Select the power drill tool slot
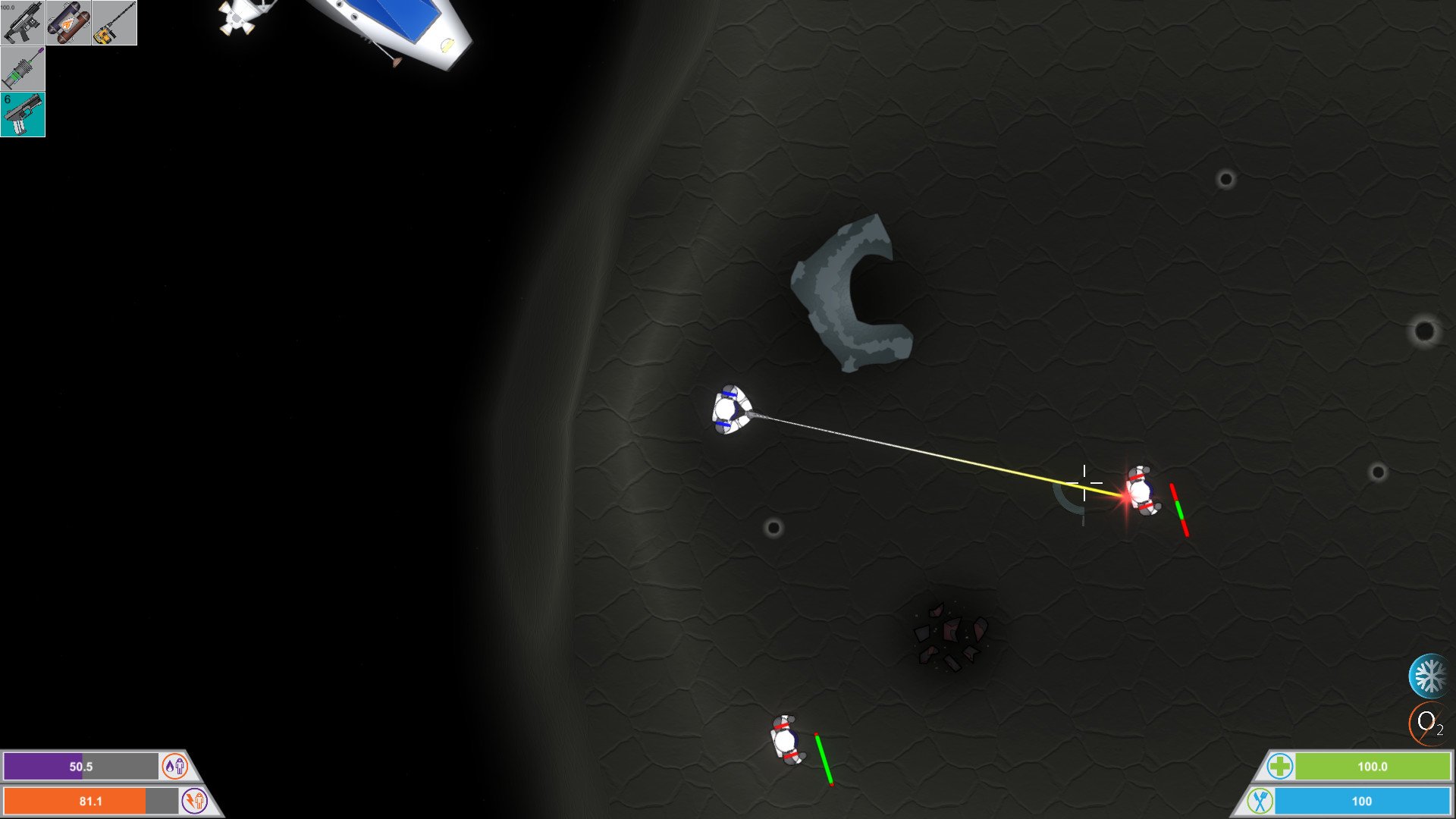Viewport: 1456px width, 819px height. 112,22
